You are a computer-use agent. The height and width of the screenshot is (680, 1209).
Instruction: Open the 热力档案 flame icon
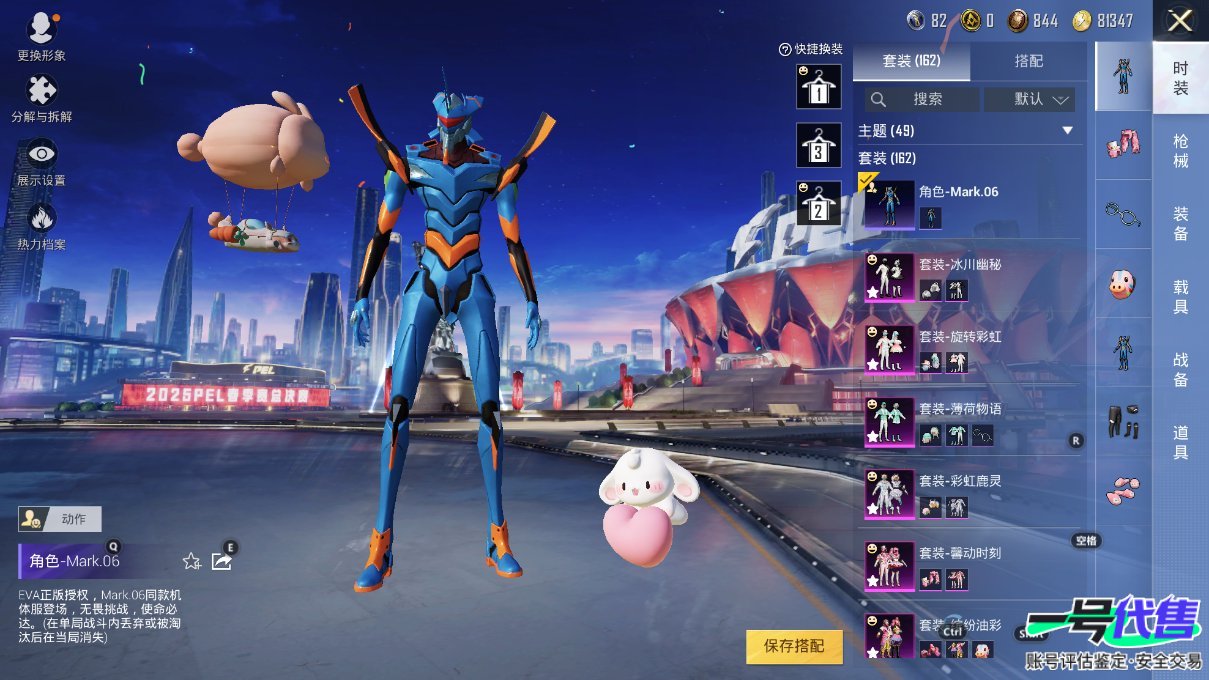coord(41,225)
